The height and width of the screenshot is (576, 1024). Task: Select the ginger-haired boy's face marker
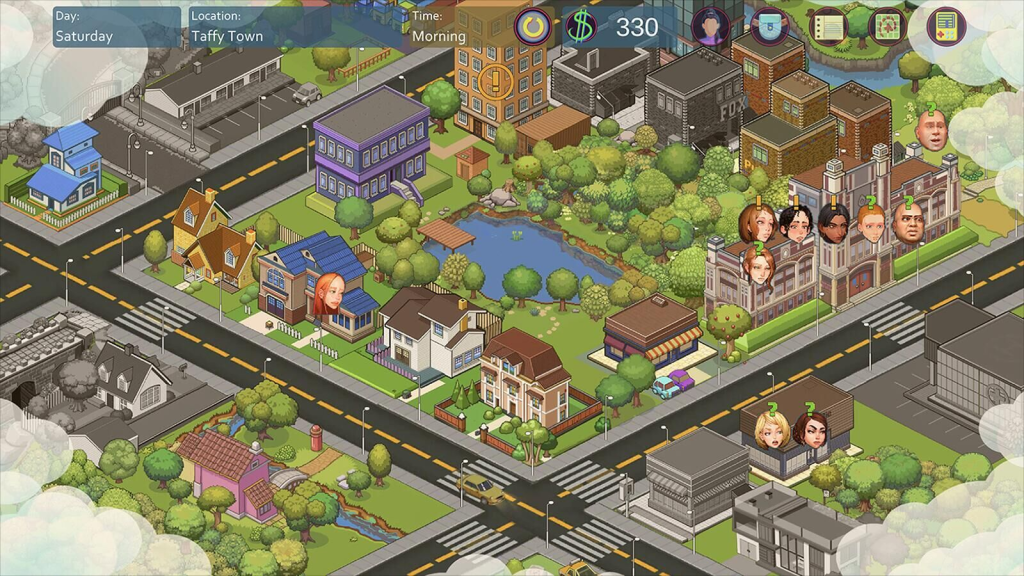[x=871, y=223]
